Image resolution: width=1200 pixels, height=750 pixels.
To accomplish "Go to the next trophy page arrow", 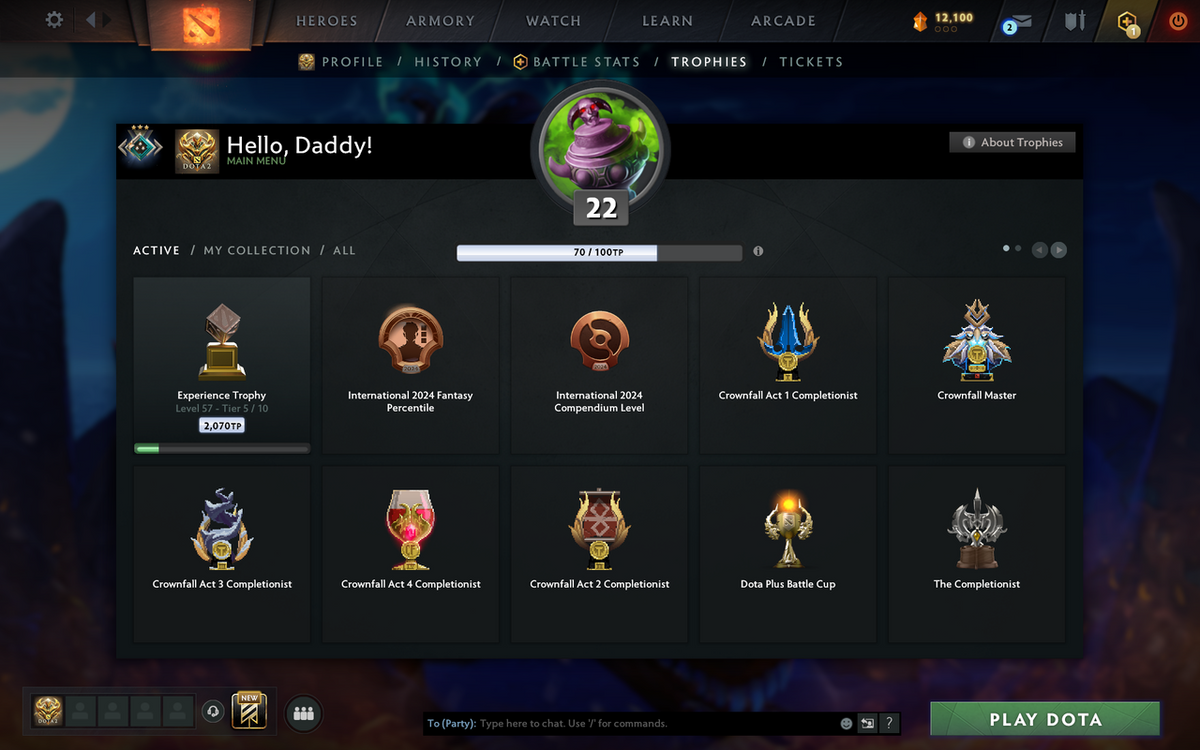I will click(x=1058, y=250).
